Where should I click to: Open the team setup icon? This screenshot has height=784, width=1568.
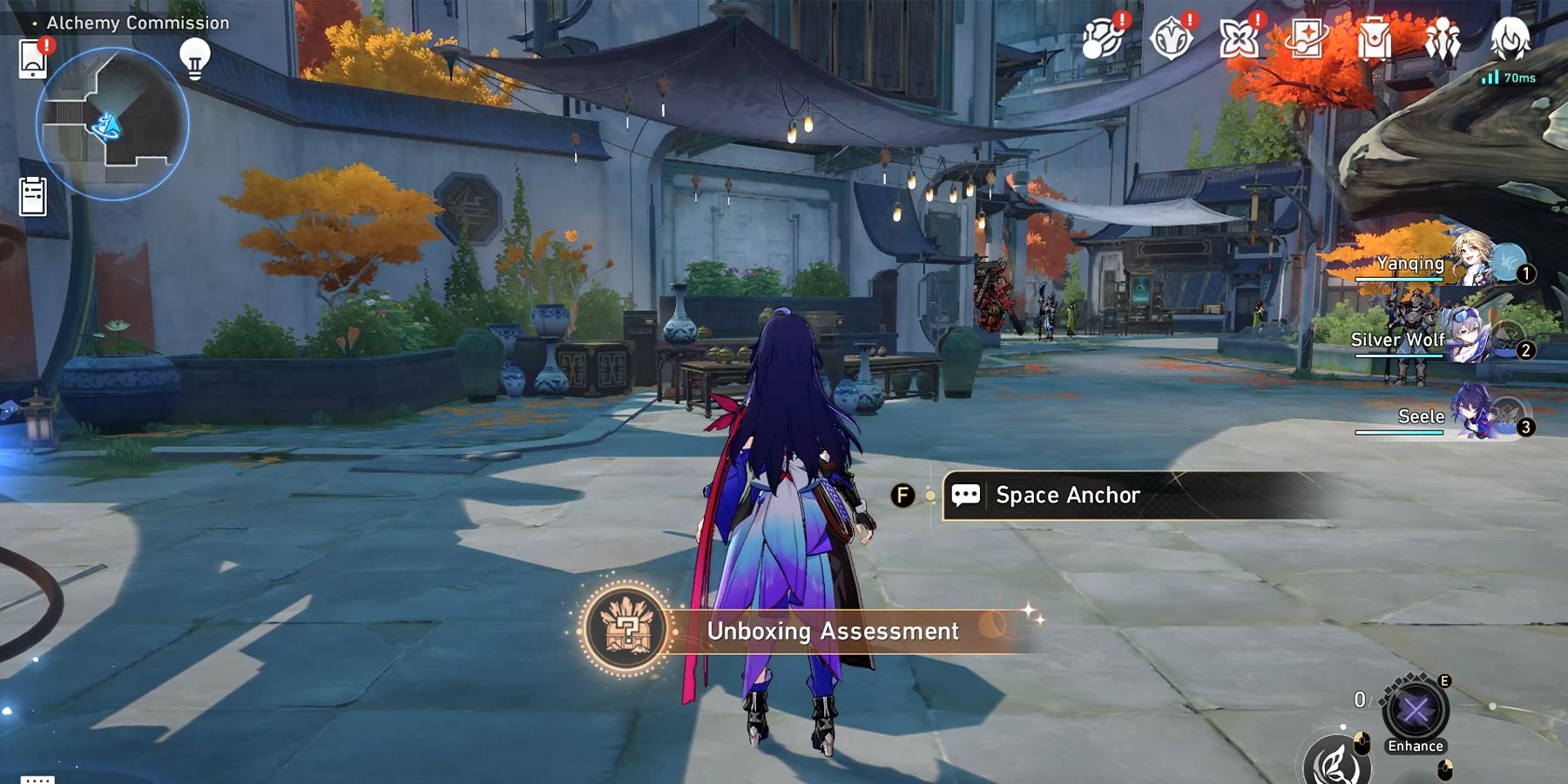pos(1442,40)
